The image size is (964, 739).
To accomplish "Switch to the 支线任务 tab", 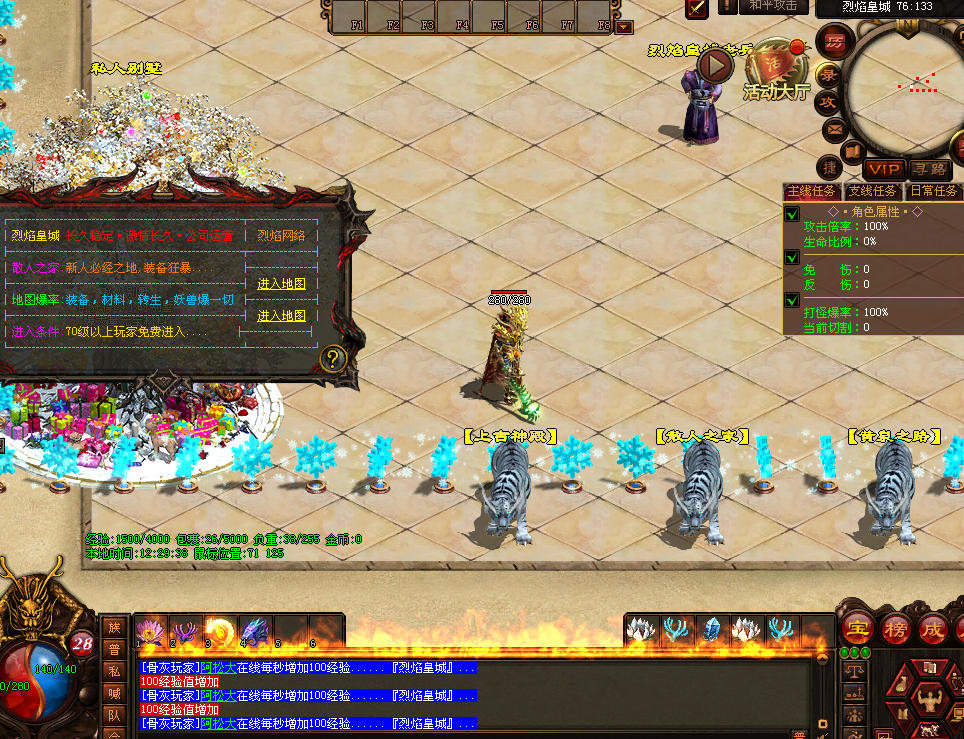I will pyautogui.click(x=872, y=191).
